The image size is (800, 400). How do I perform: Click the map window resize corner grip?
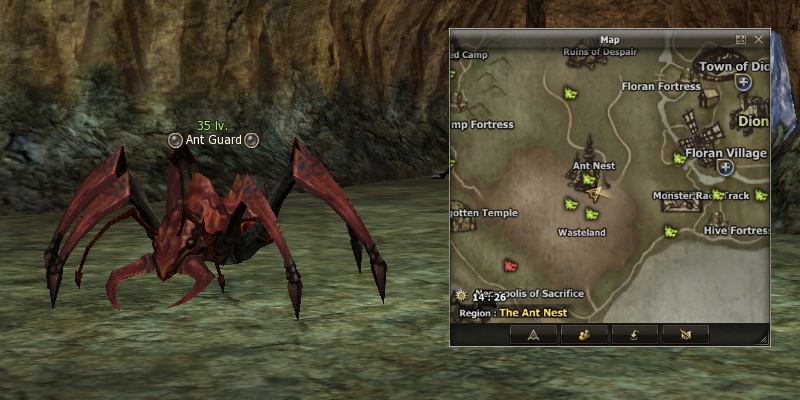pos(764,341)
